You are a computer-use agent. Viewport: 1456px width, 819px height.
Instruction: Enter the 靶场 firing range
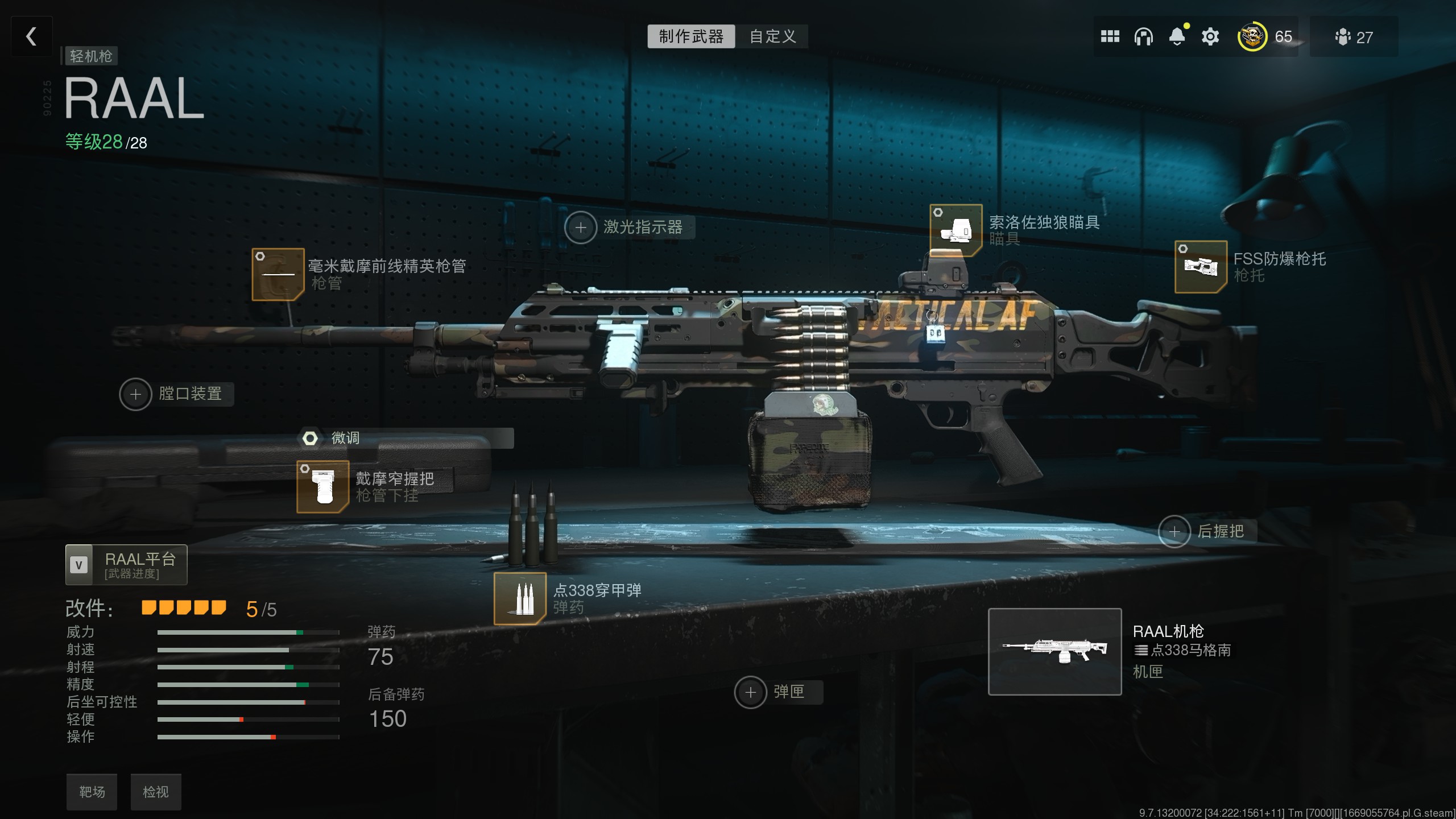point(92,792)
